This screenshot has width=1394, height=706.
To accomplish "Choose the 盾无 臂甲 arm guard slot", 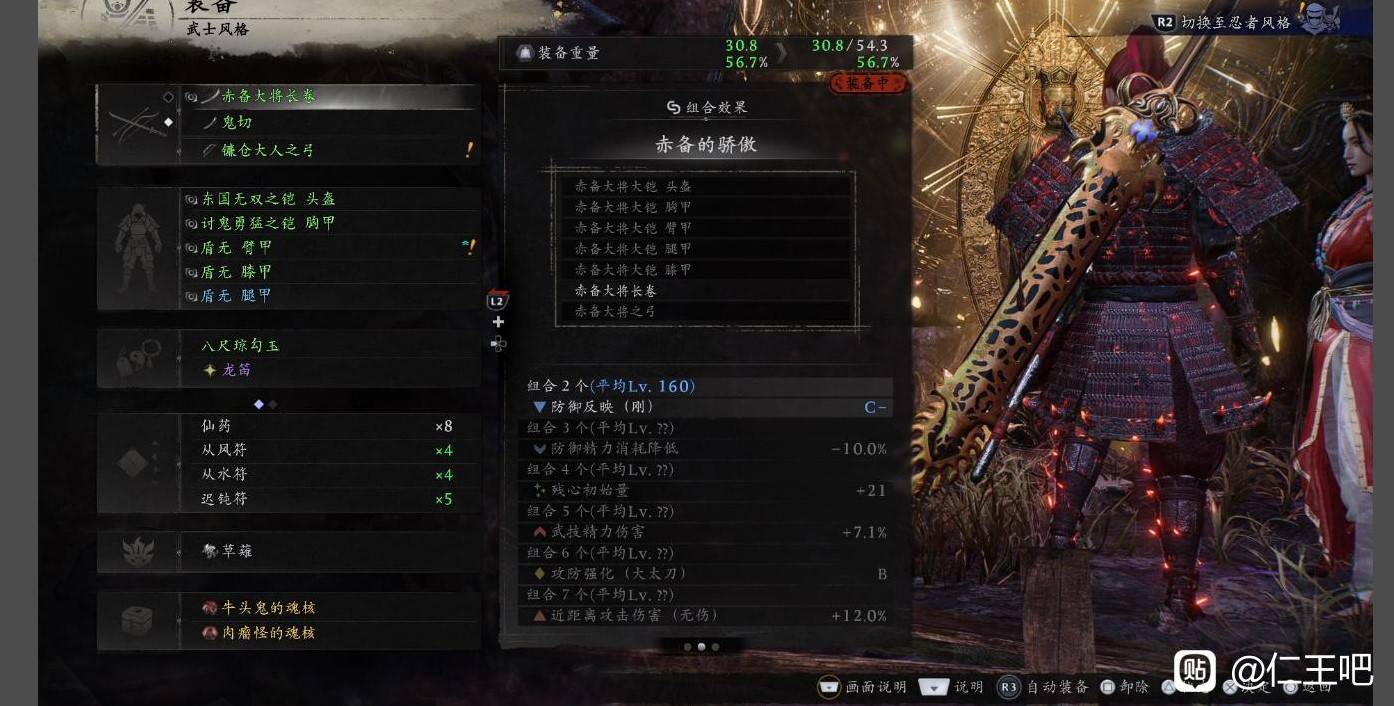I will [x=237, y=247].
